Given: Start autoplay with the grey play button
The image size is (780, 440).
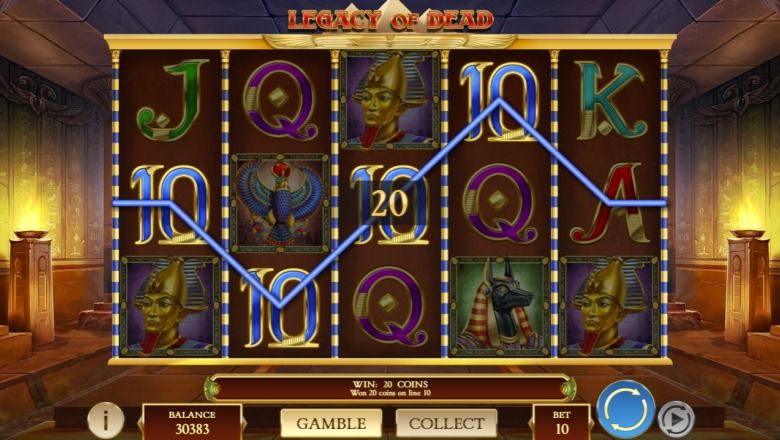Looking at the screenshot, I should tap(676, 418).
